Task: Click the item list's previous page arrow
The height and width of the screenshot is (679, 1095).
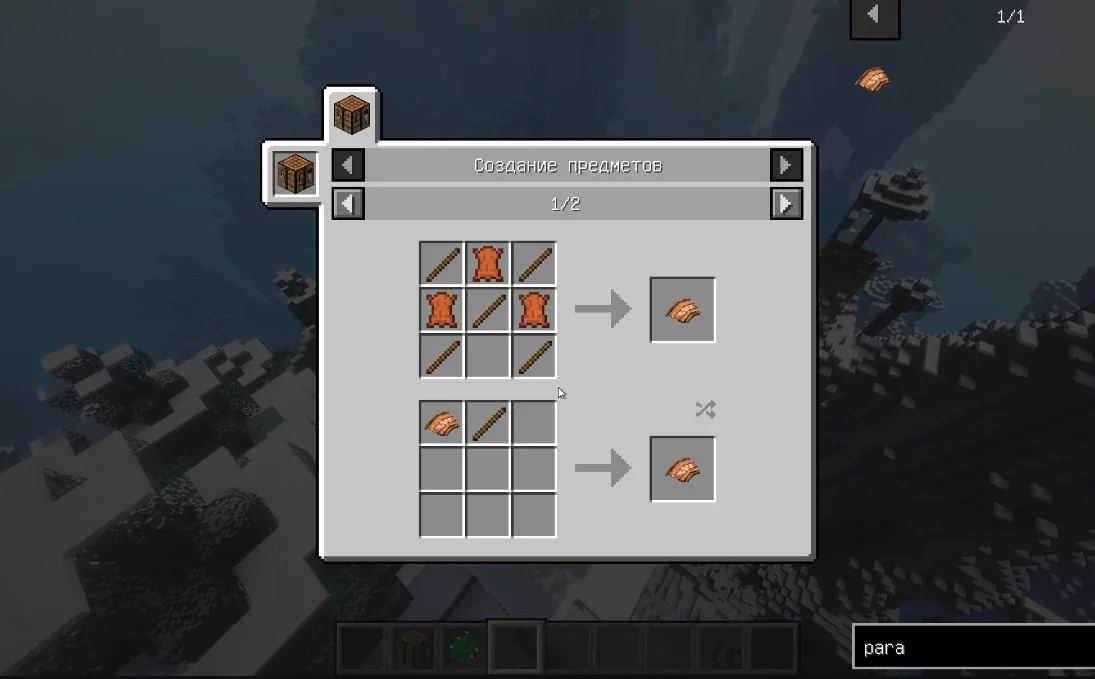Action: coord(874,15)
